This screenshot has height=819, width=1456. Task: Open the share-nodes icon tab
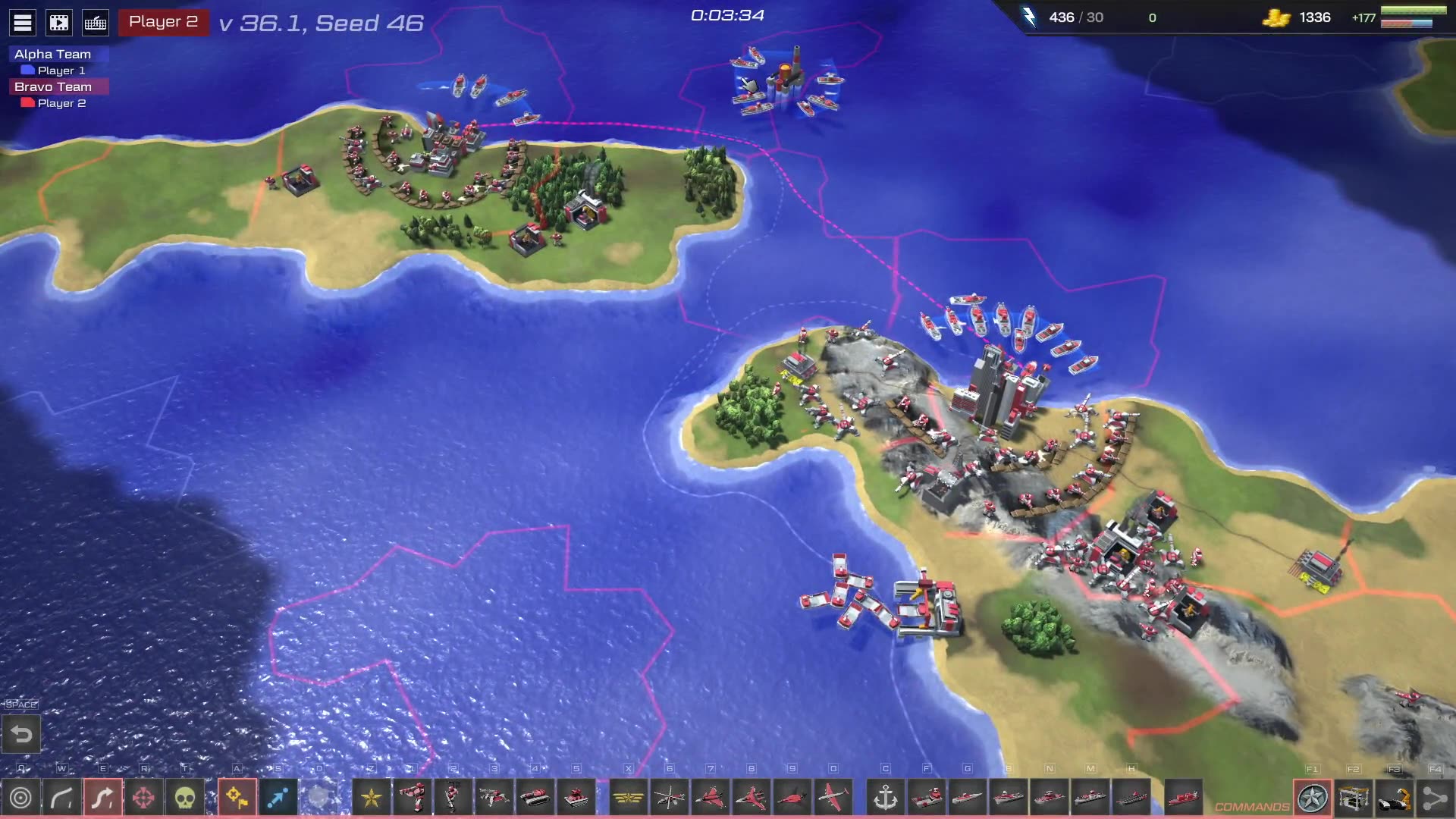1435,799
